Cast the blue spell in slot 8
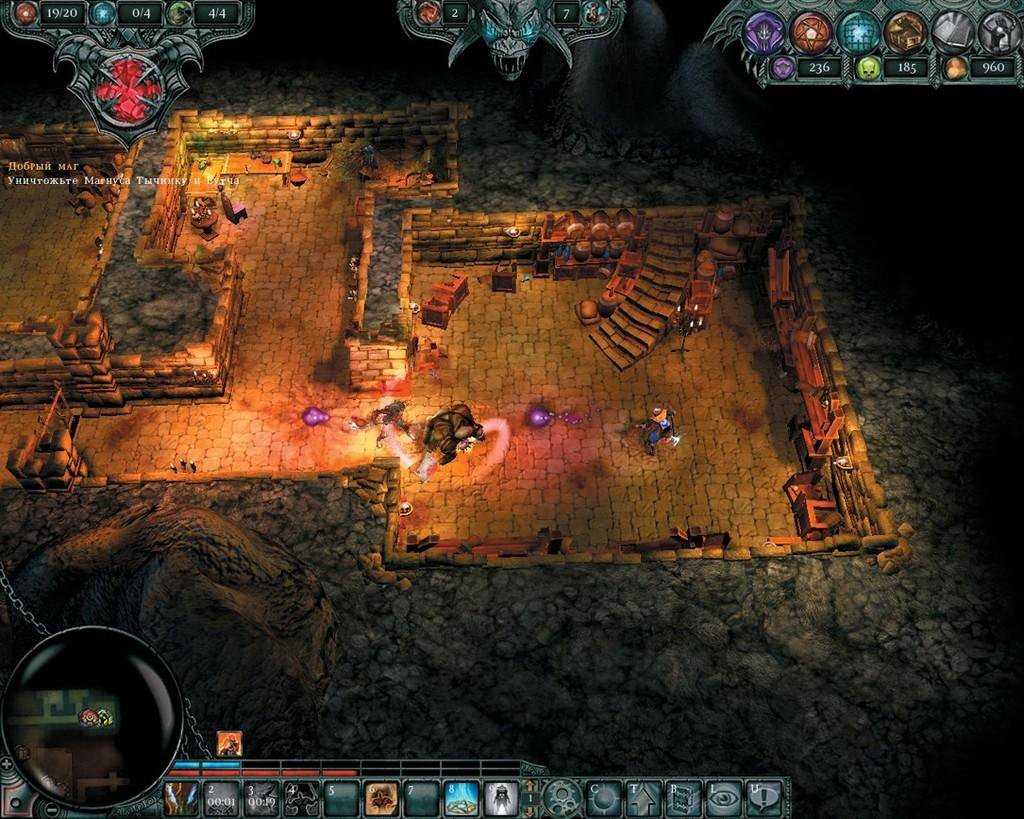 coord(460,798)
